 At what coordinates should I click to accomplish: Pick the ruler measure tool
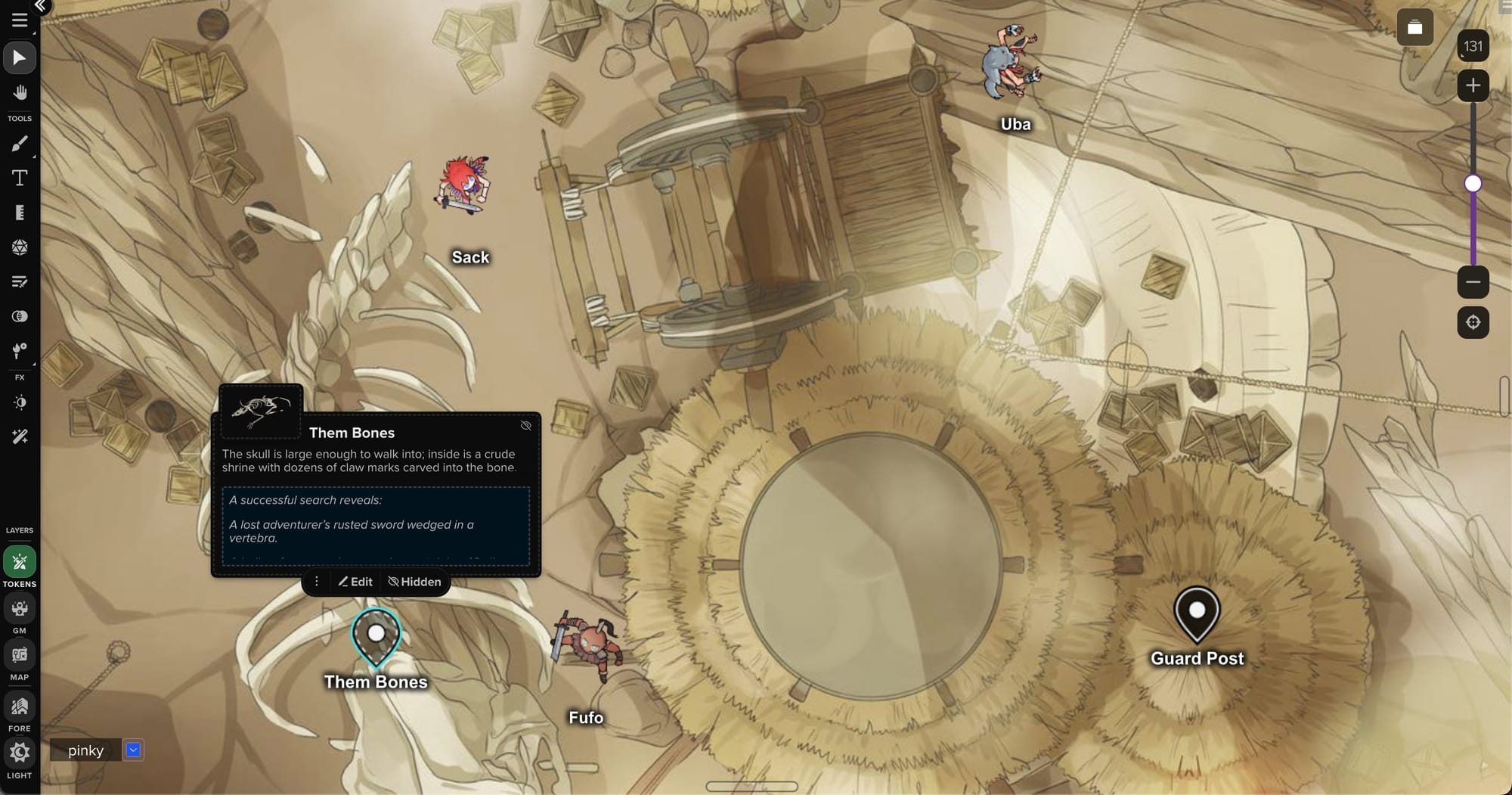point(20,213)
